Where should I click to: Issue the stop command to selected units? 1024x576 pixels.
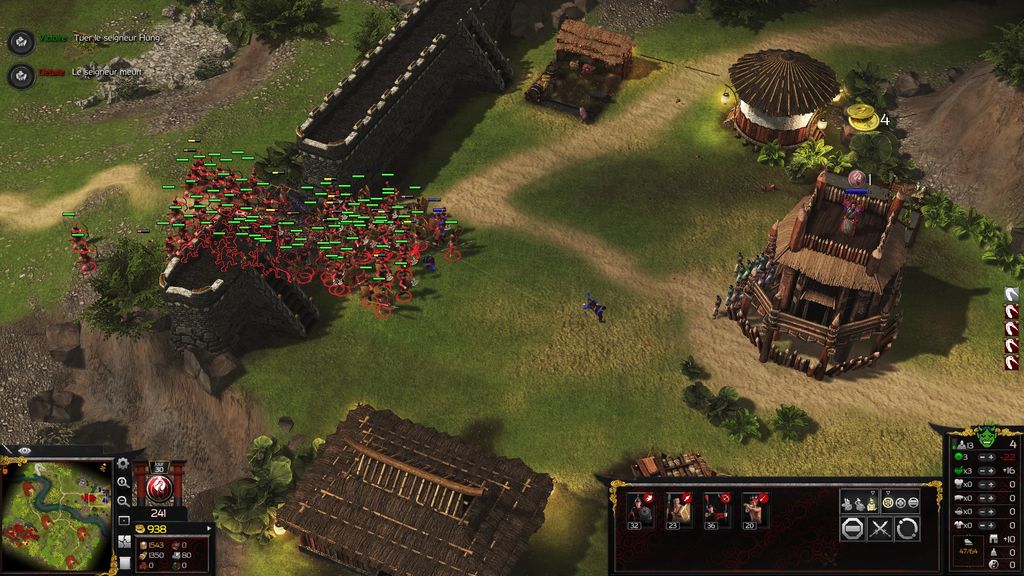(852, 529)
